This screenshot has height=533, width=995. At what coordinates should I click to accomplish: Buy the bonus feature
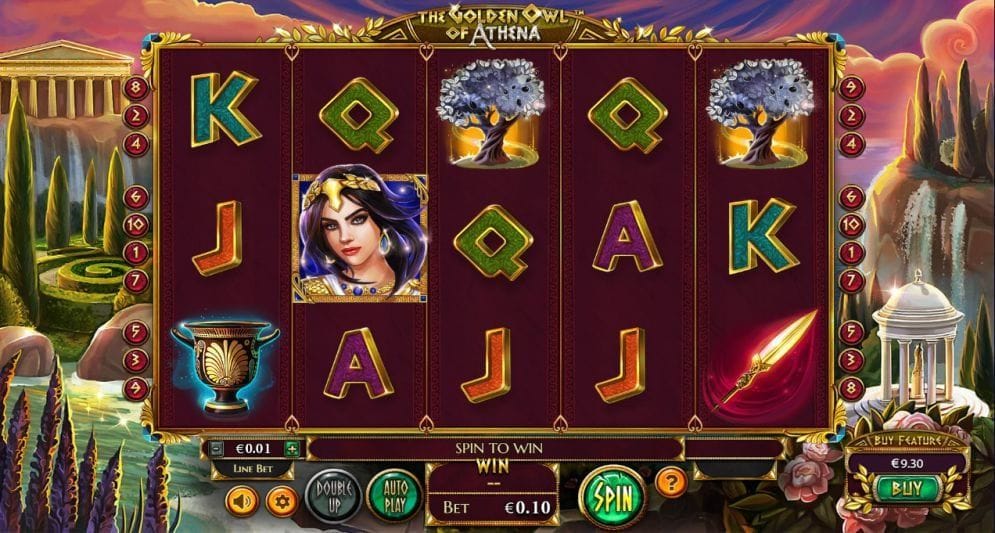coord(909,489)
